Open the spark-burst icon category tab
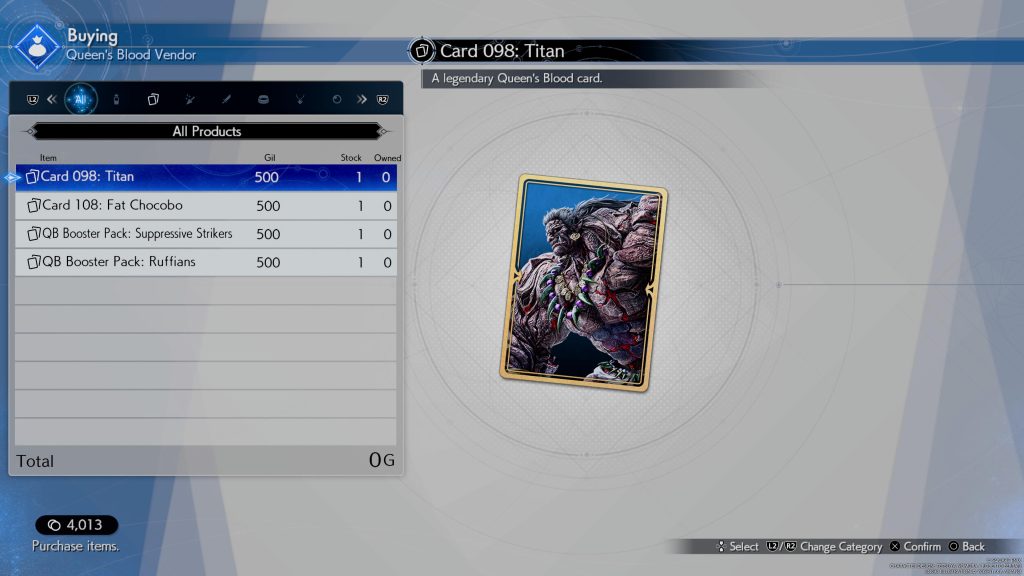The height and width of the screenshot is (576, 1024). coord(190,99)
